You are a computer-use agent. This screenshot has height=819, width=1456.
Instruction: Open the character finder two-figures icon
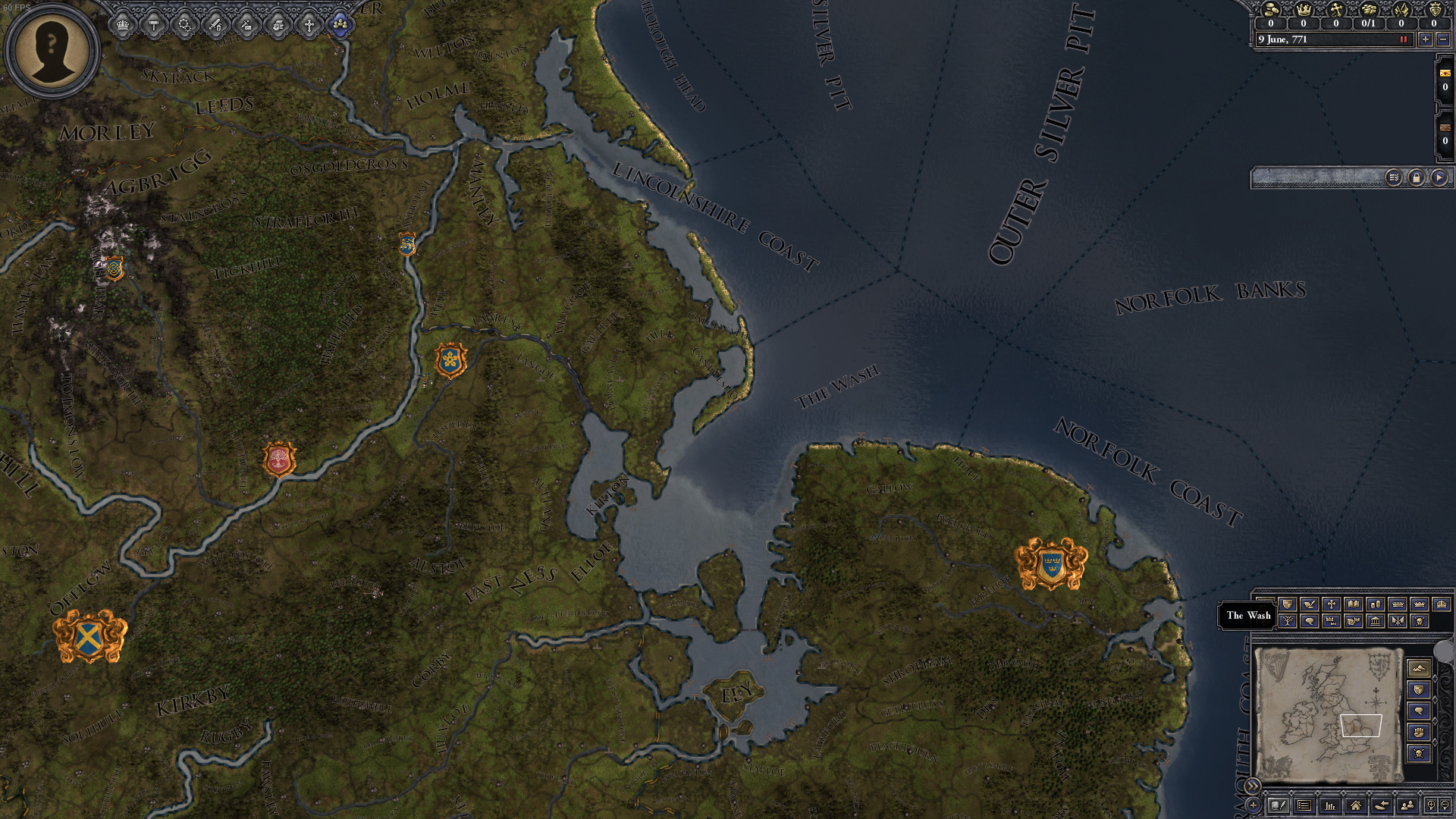(x=1409, y=805)
